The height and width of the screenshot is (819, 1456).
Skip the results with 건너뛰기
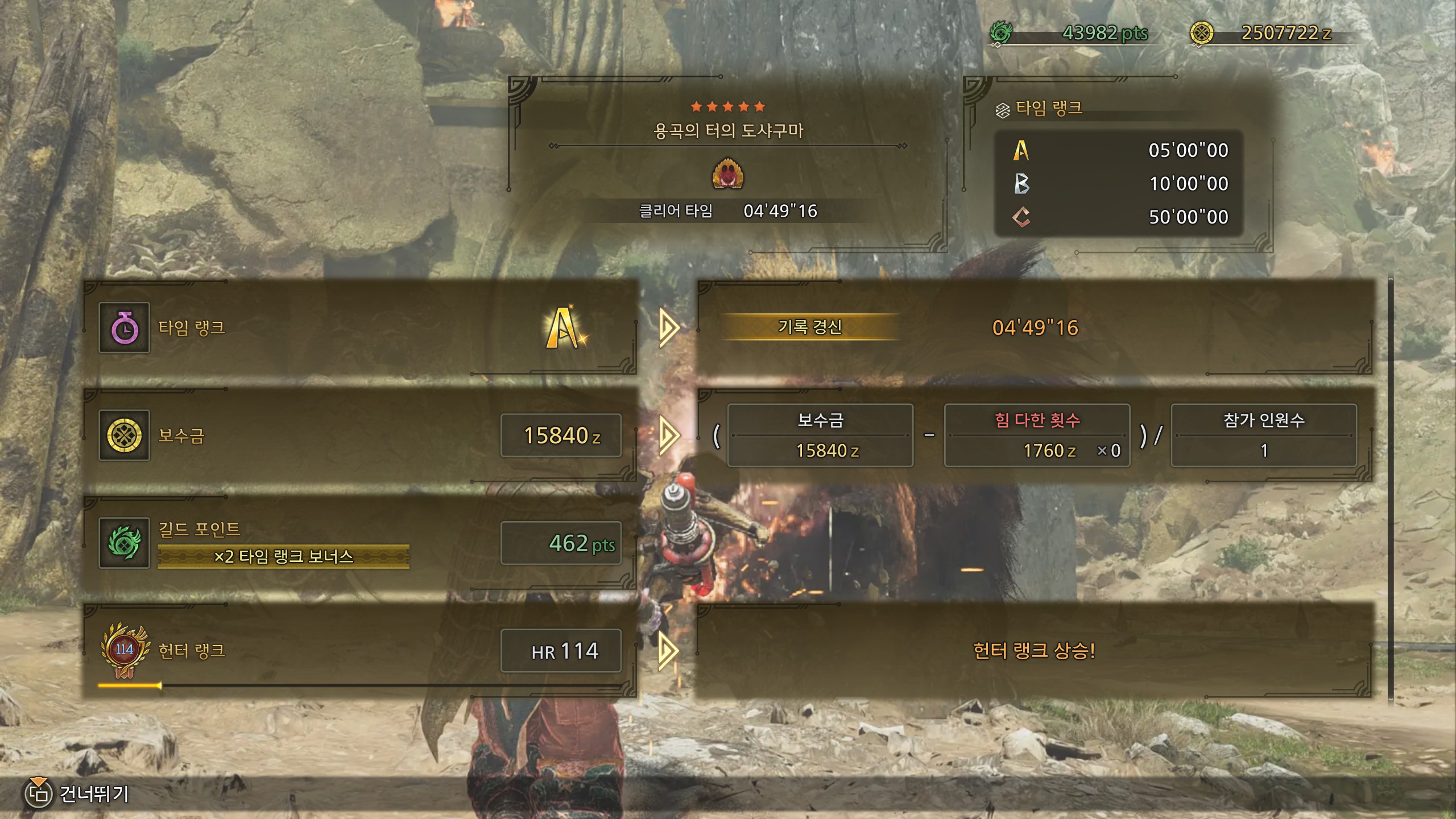(x=77, y=793)
